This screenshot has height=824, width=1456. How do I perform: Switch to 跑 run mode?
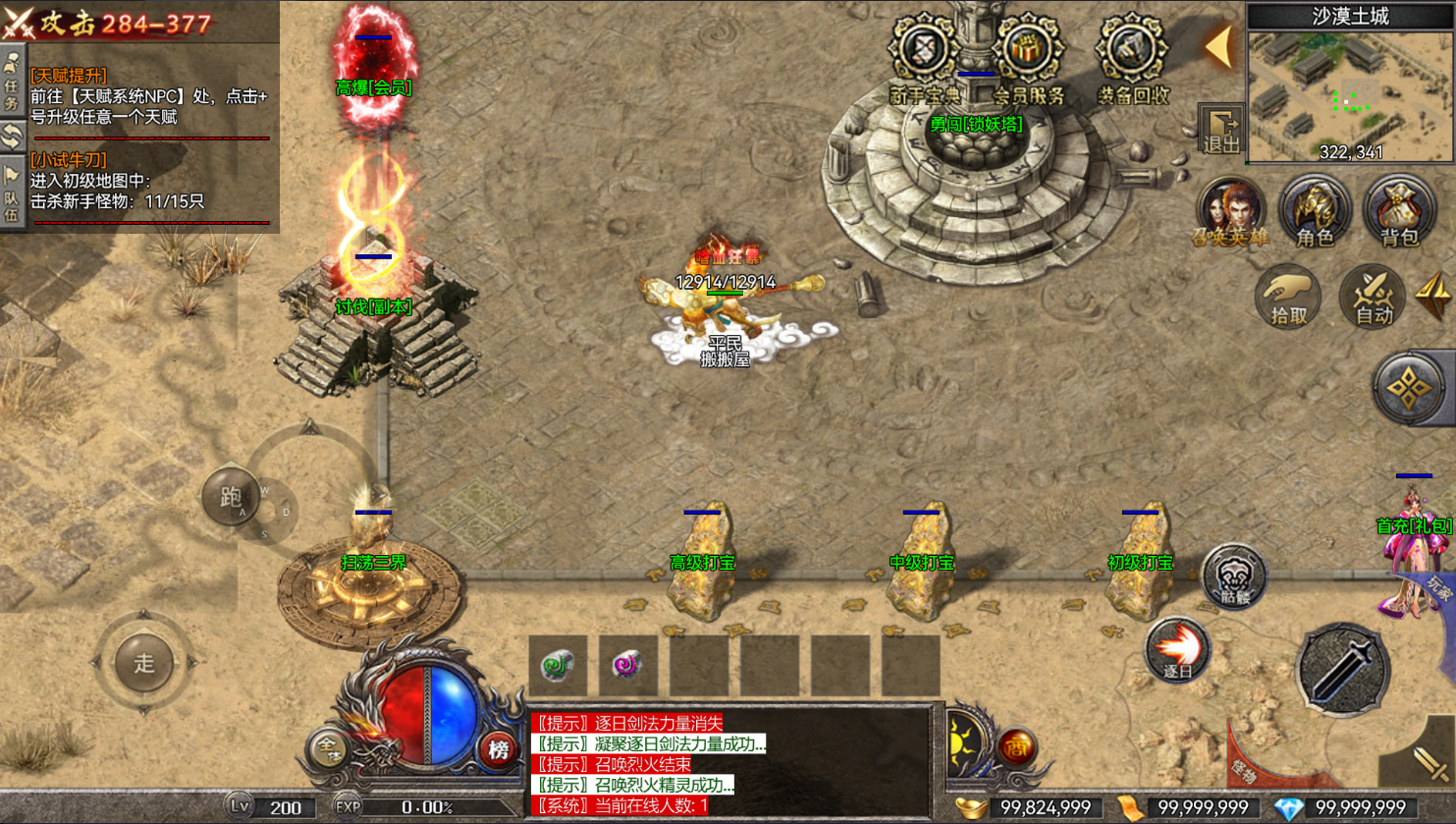[231, 497]
